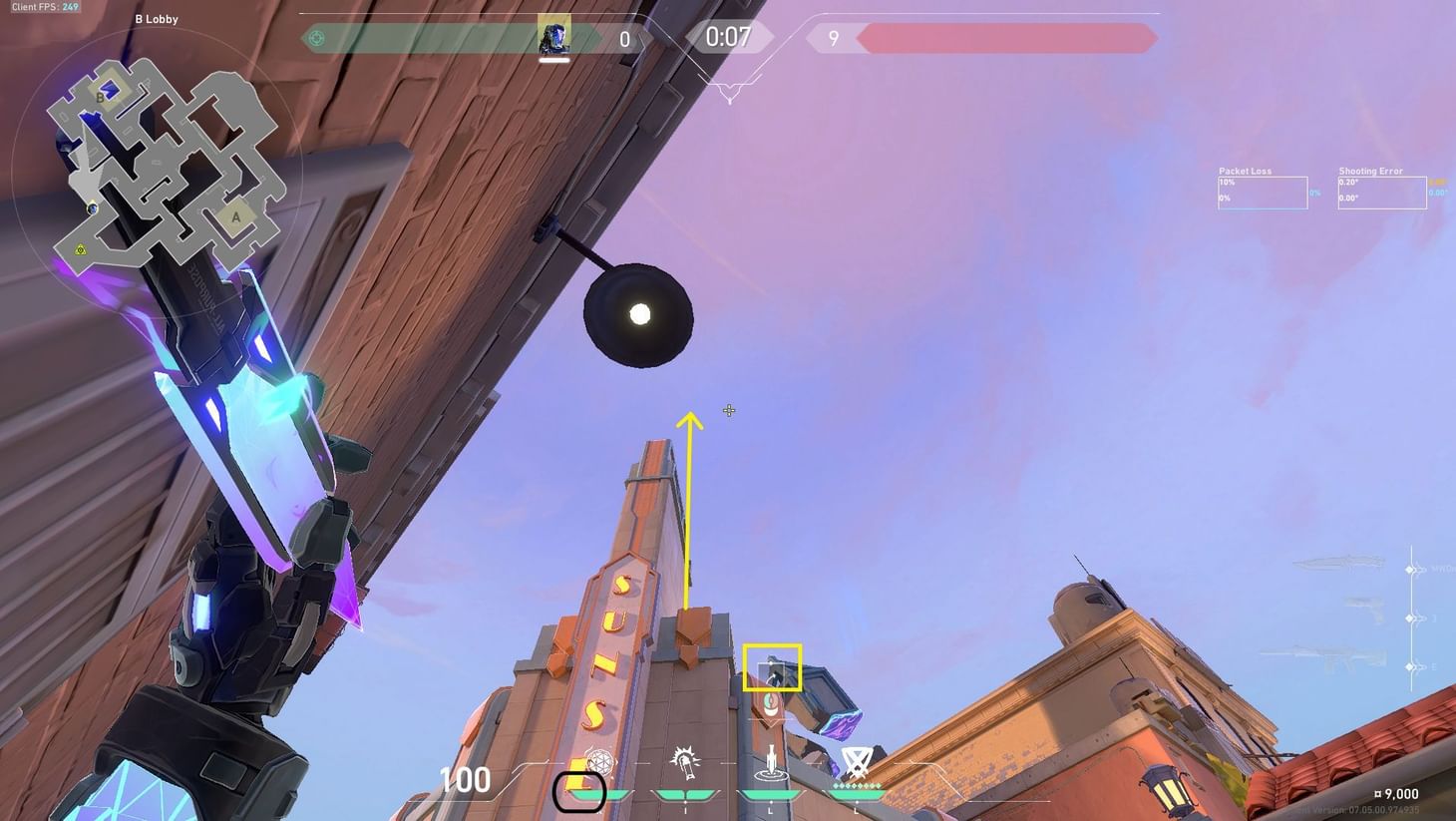1456x821 pixels.
Task: Click the credits display showing 9,000
Action: point(1398,794)
